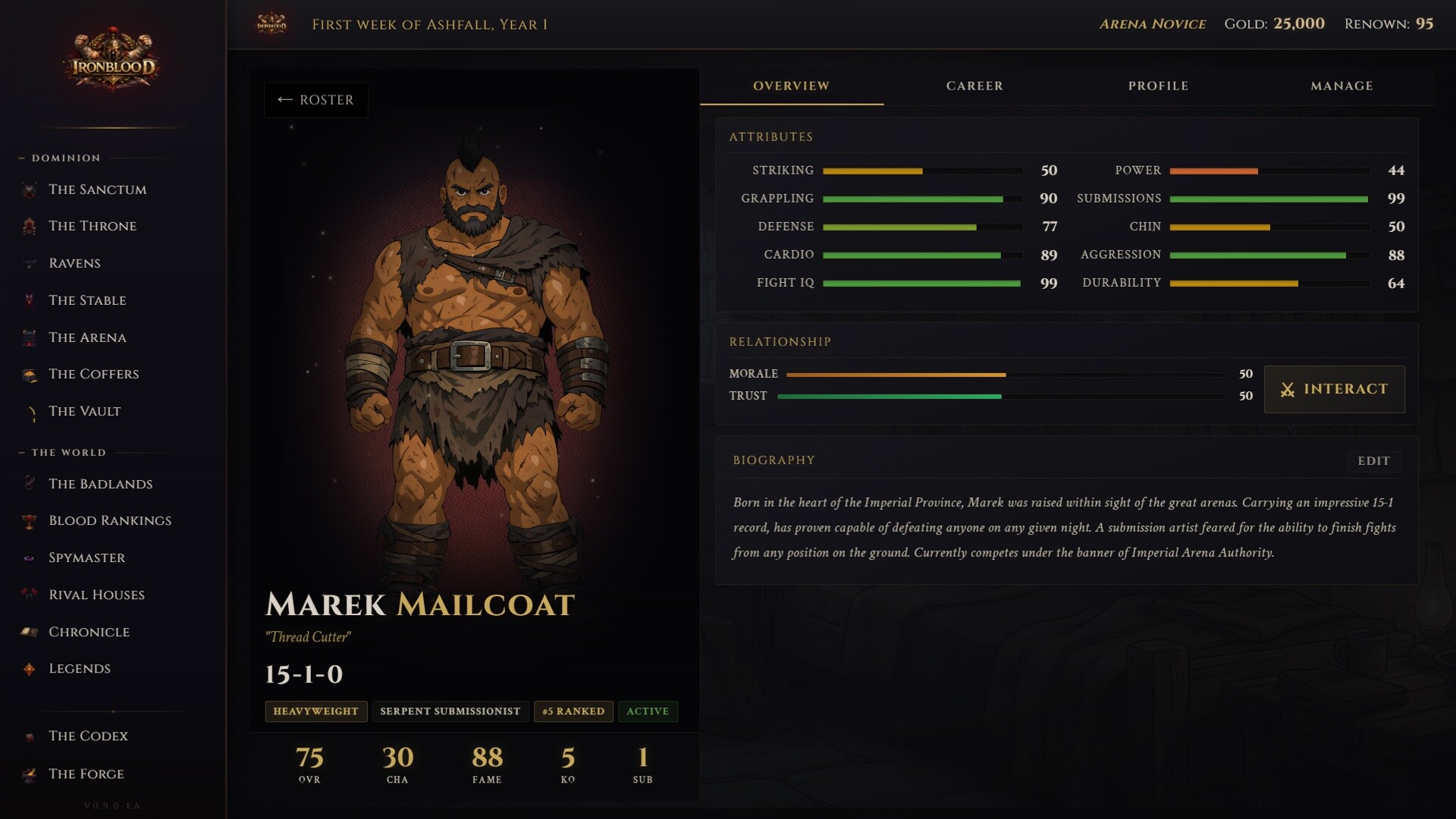Open The Sanctum via its sidebar icon
Image resolution: width=1456 pixels, height=819 pixels.
click(30, 190)
